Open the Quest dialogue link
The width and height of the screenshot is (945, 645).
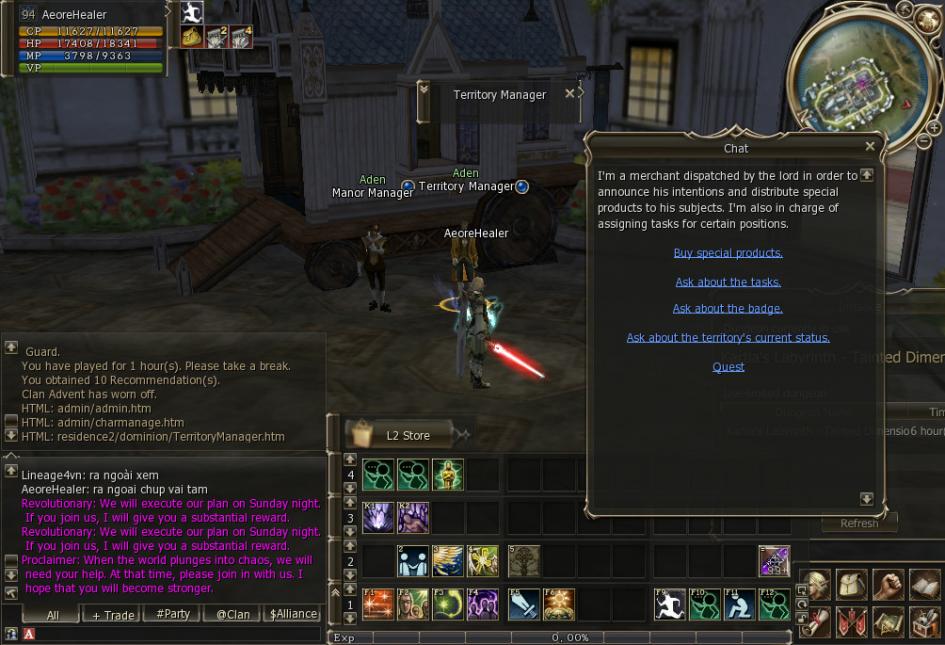(x=728, y=367)
